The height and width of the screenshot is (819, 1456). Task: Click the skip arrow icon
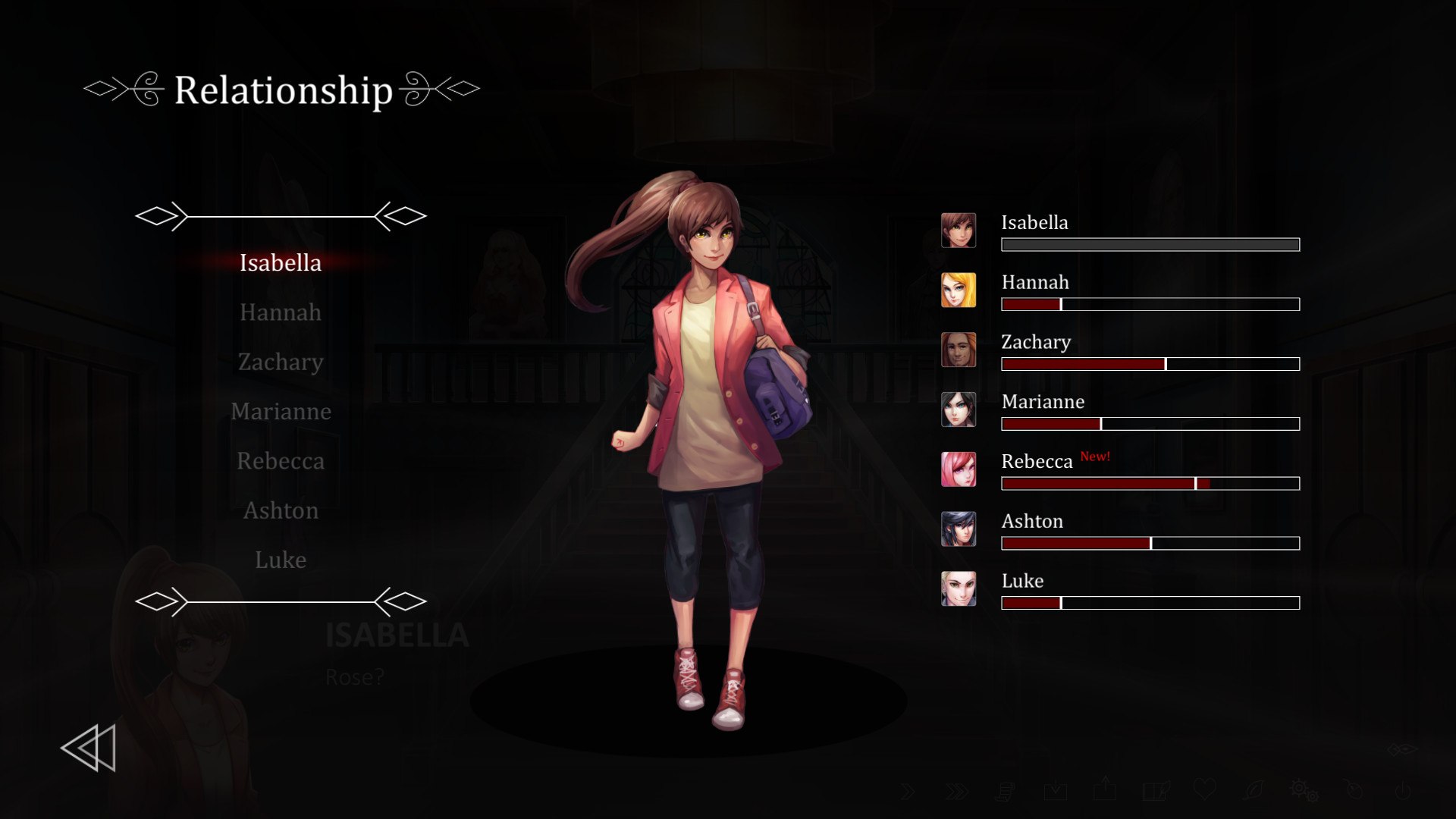908,791
